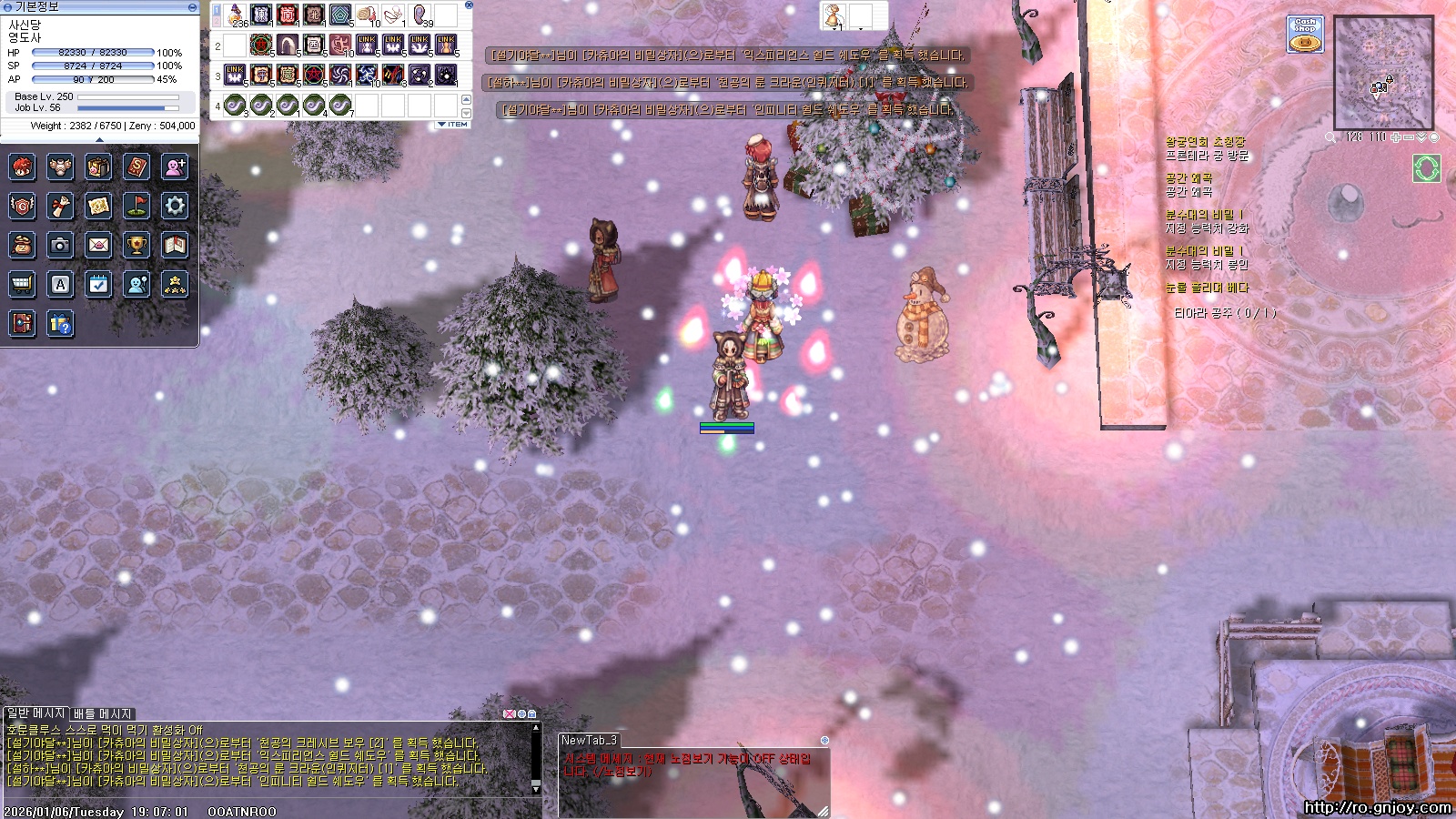1456x819 pixels.
Task: Open the mail envelope icon
Action: [x=98, y=245]
